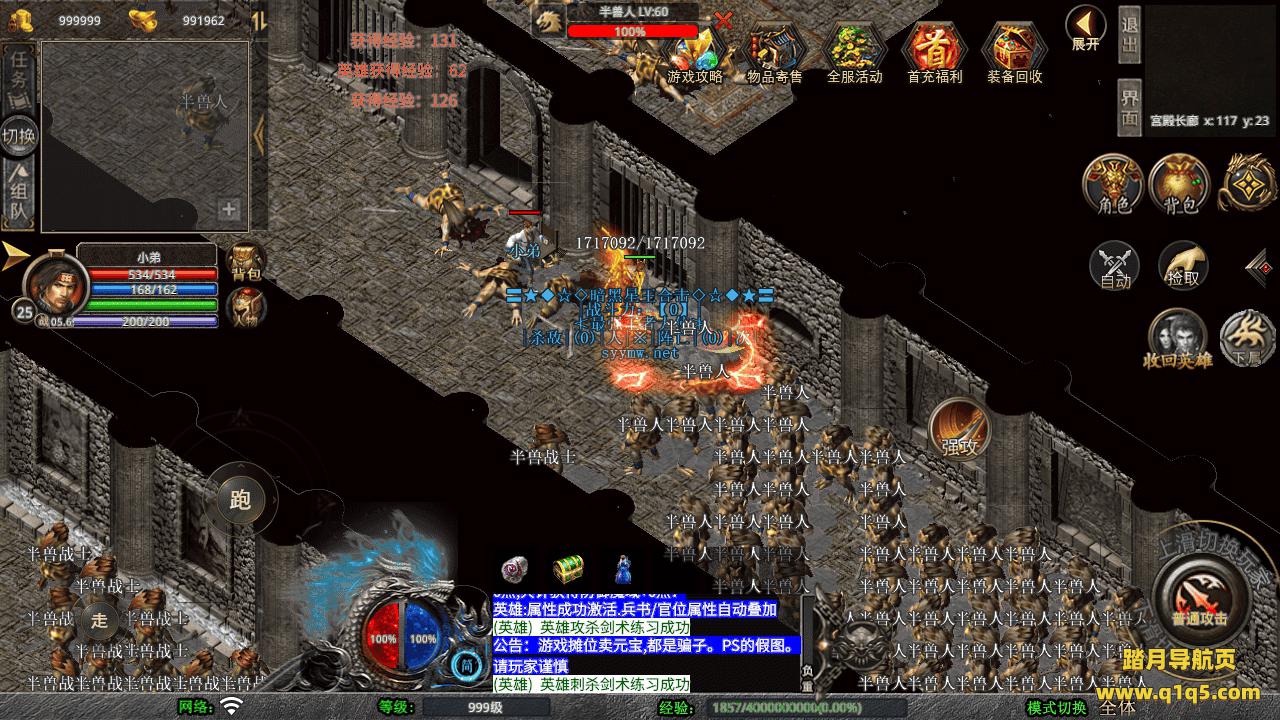The height and width of the screenshot is (720, 1280).
Task: Tap the 捡取 pickup hand button
Action: click(x=1183, y=265)
